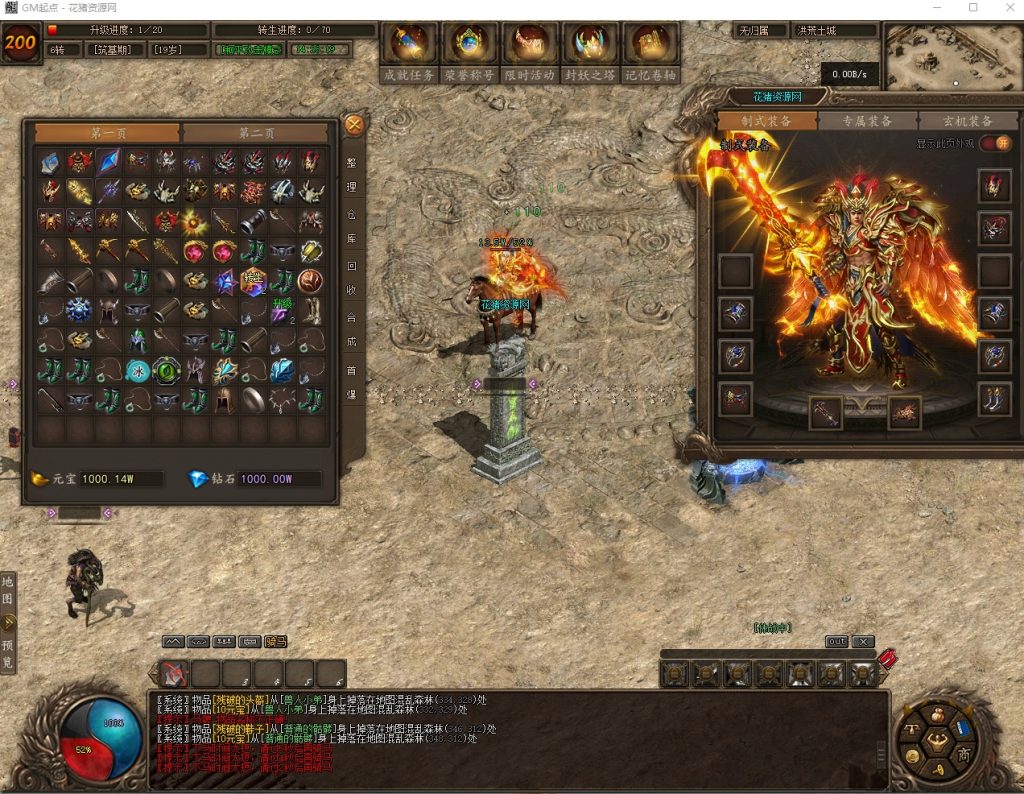Switch to the 专属装备 equipment tab
The height and width of the screenshot is (794, 1024).
(867, 121)
